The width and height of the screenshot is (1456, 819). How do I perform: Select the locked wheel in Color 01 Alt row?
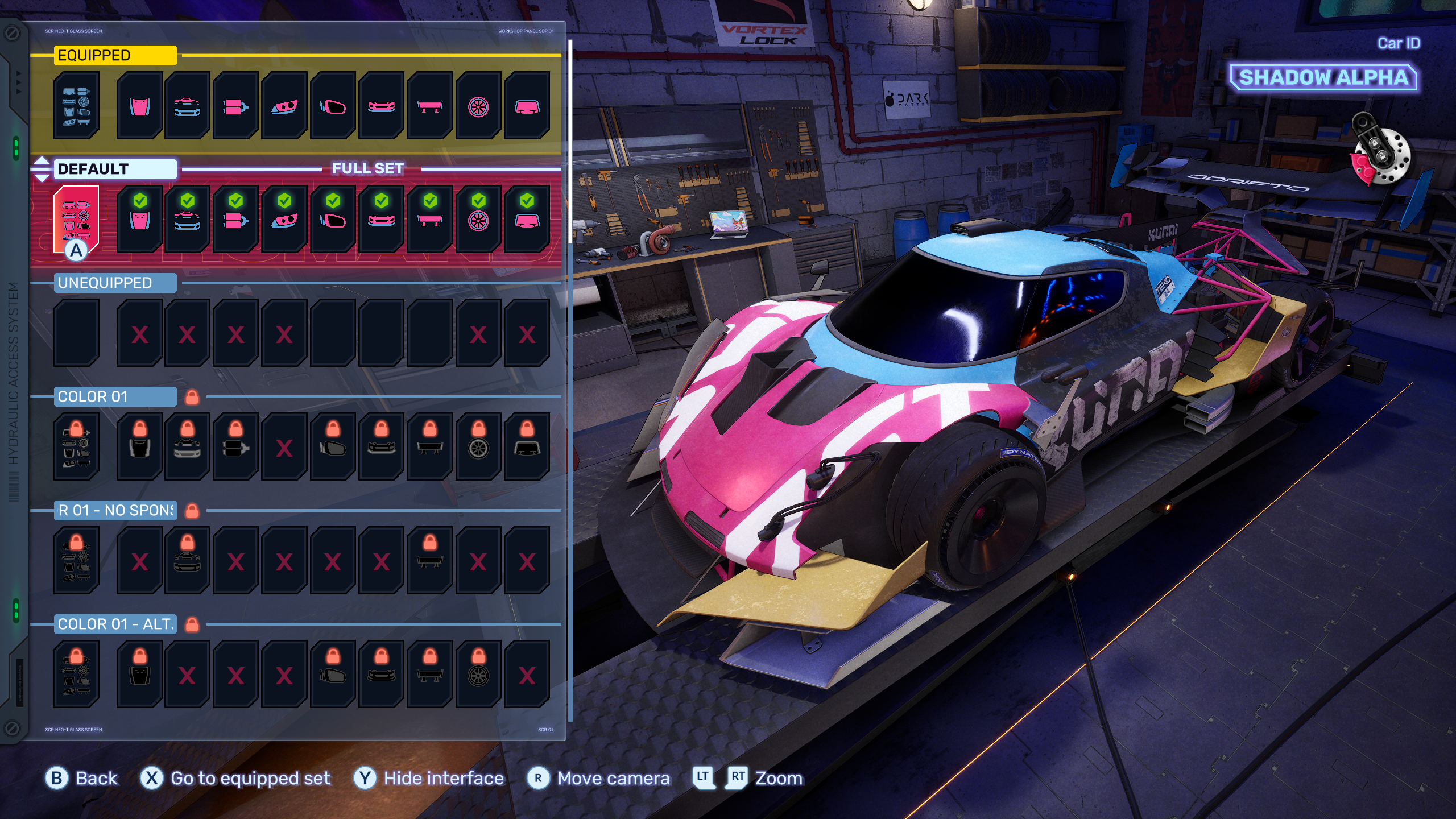pos(478,674)
